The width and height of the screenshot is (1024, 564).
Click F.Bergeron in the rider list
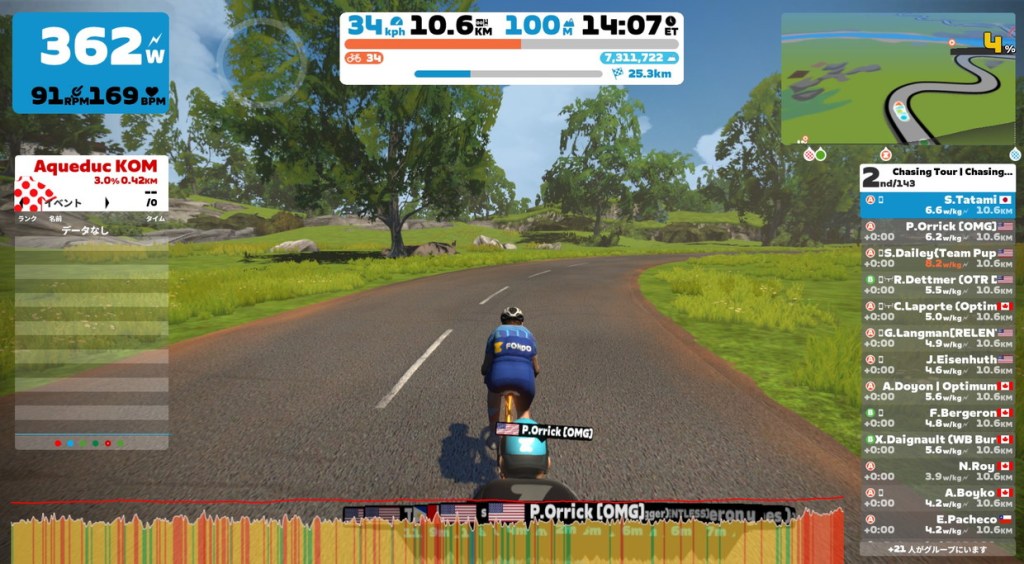tap(937, 418)
